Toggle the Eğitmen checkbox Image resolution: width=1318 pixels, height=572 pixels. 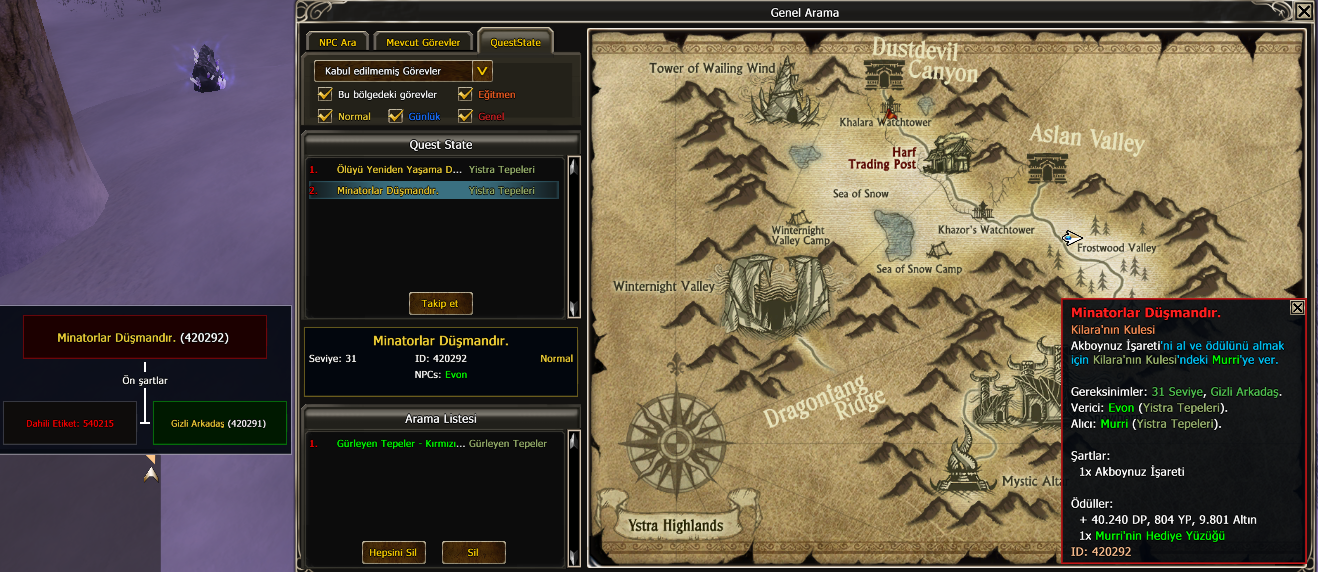pyautogui.click(x=466, y=95)
